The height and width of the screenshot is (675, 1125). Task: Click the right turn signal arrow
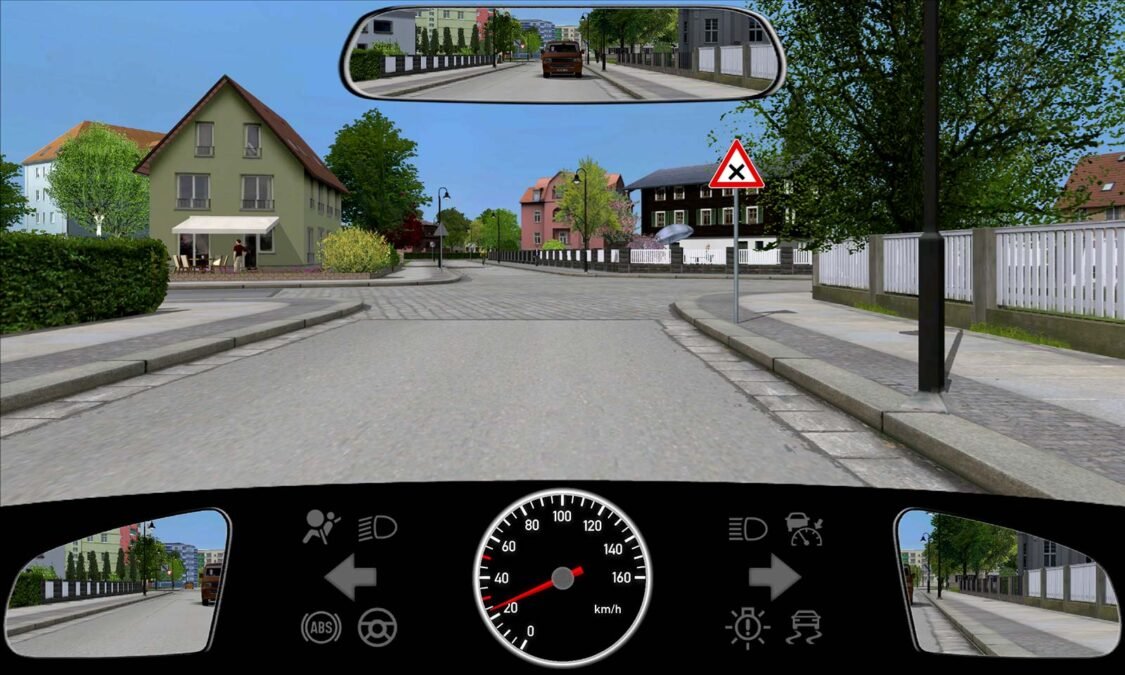pos(774,577)
